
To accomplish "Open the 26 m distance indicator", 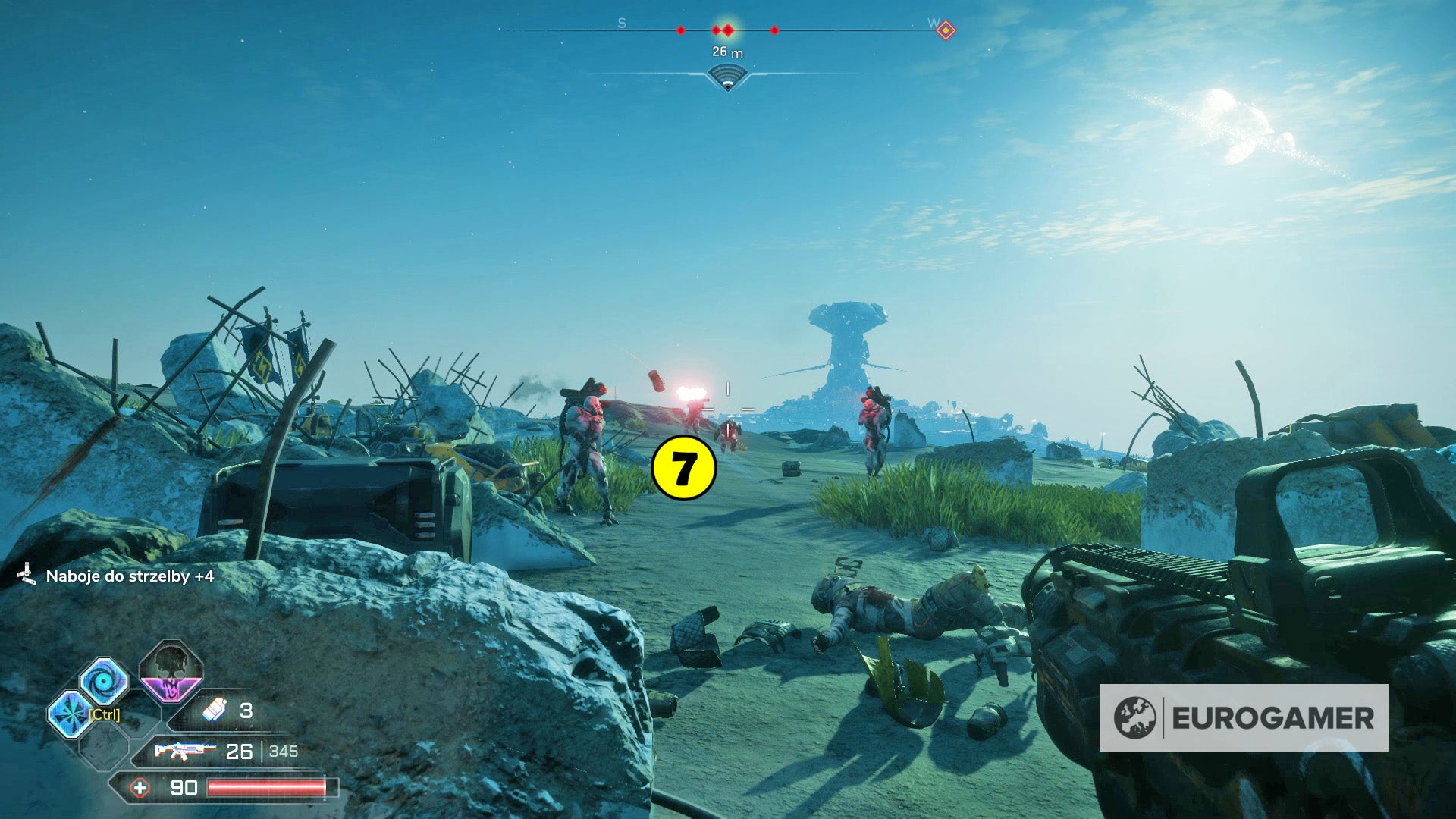I will (x=727, y=52).
